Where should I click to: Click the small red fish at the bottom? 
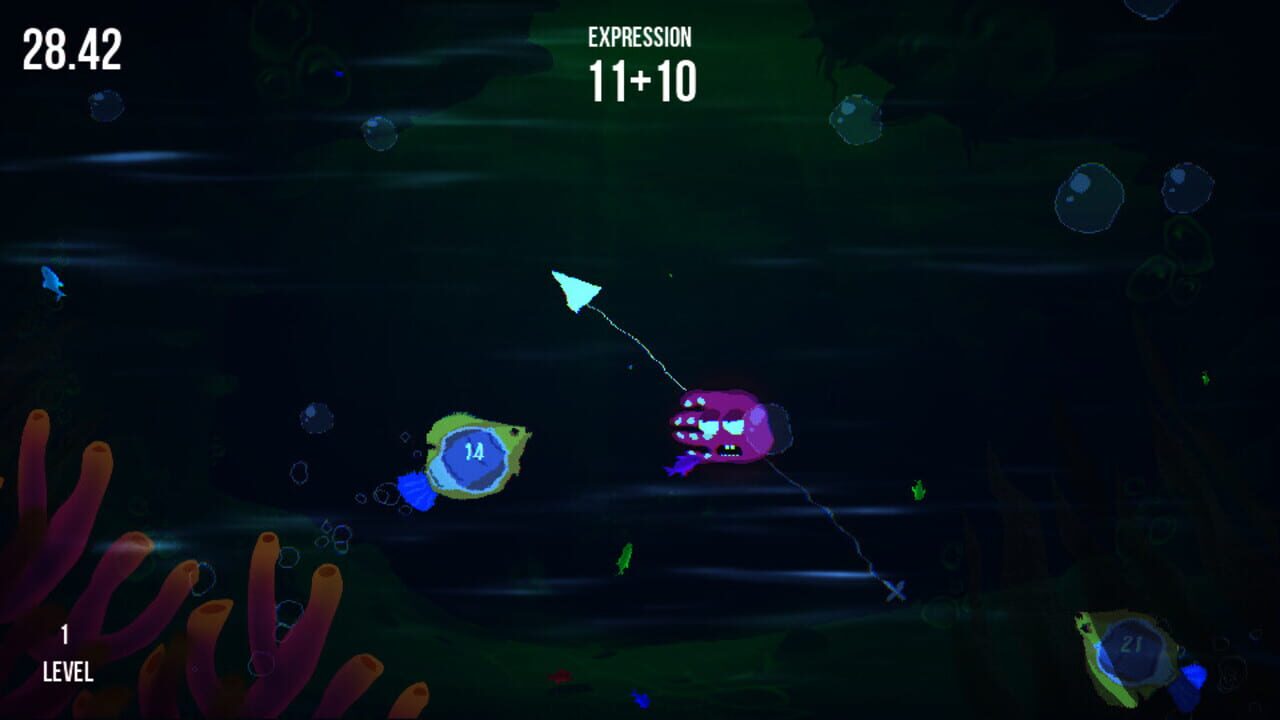coord(558,676)
